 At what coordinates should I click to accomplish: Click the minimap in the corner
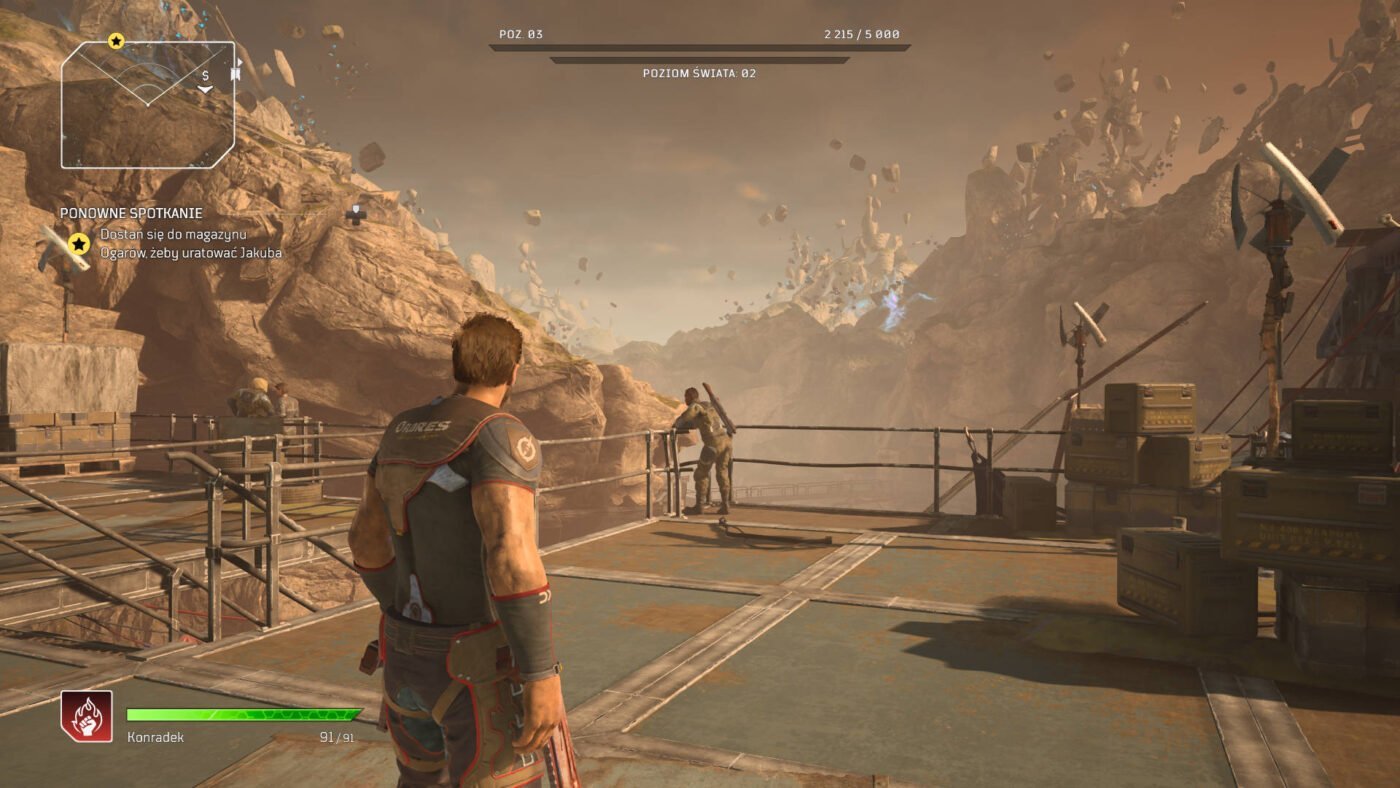click(x=148, y=104)
